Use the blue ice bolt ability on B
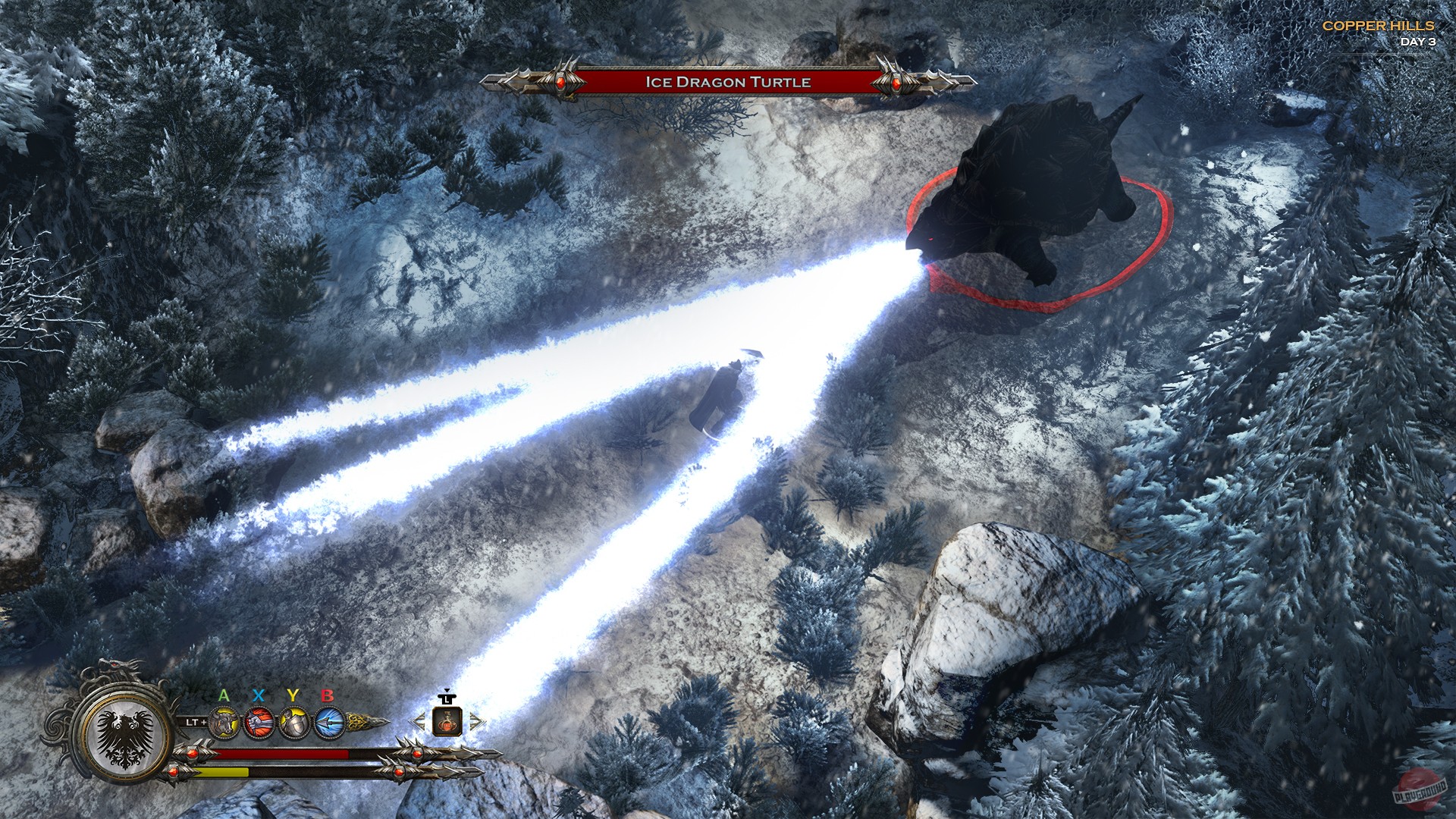 [x=328, y=723]
